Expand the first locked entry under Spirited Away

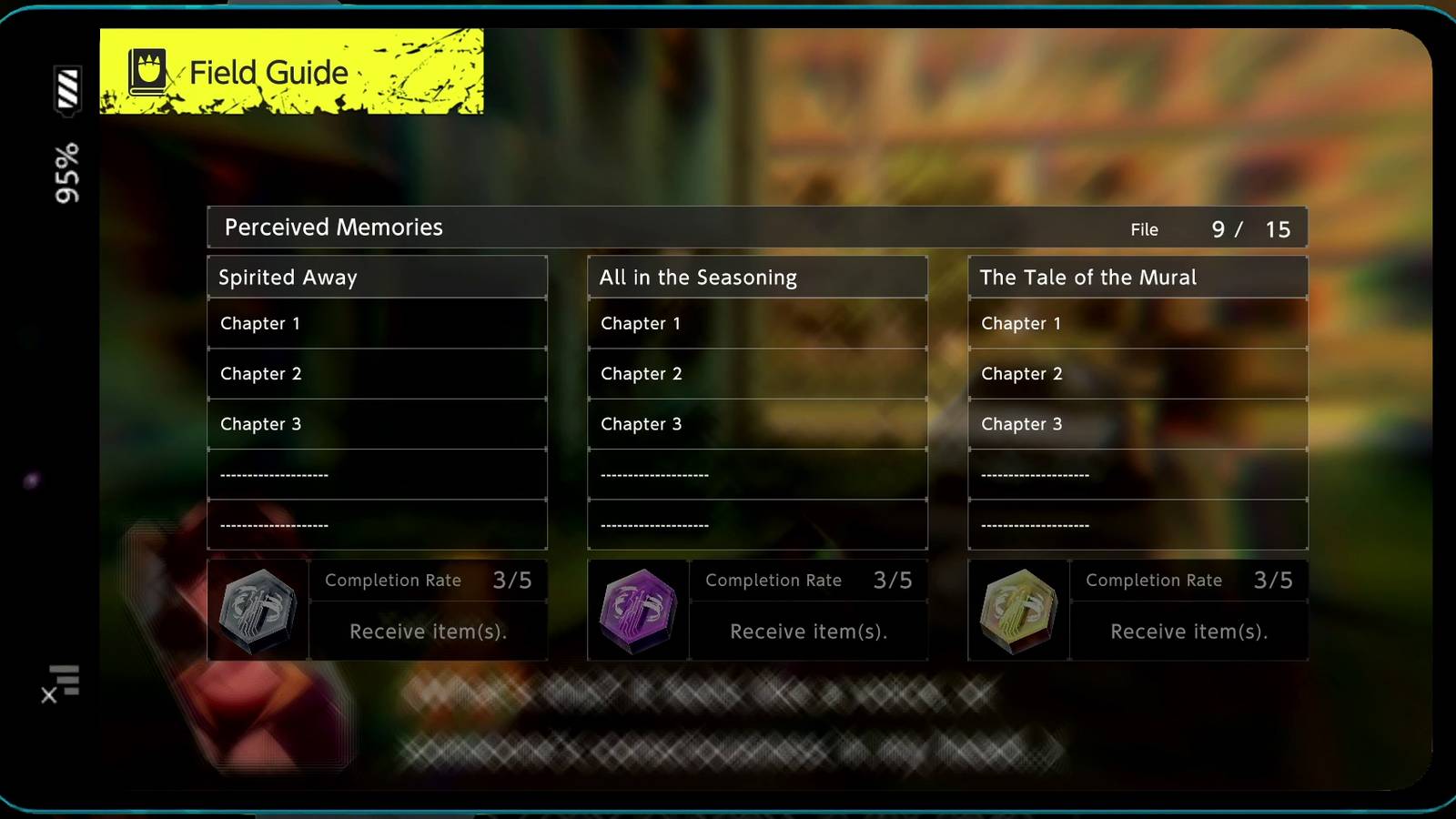(x=378, y=474)
